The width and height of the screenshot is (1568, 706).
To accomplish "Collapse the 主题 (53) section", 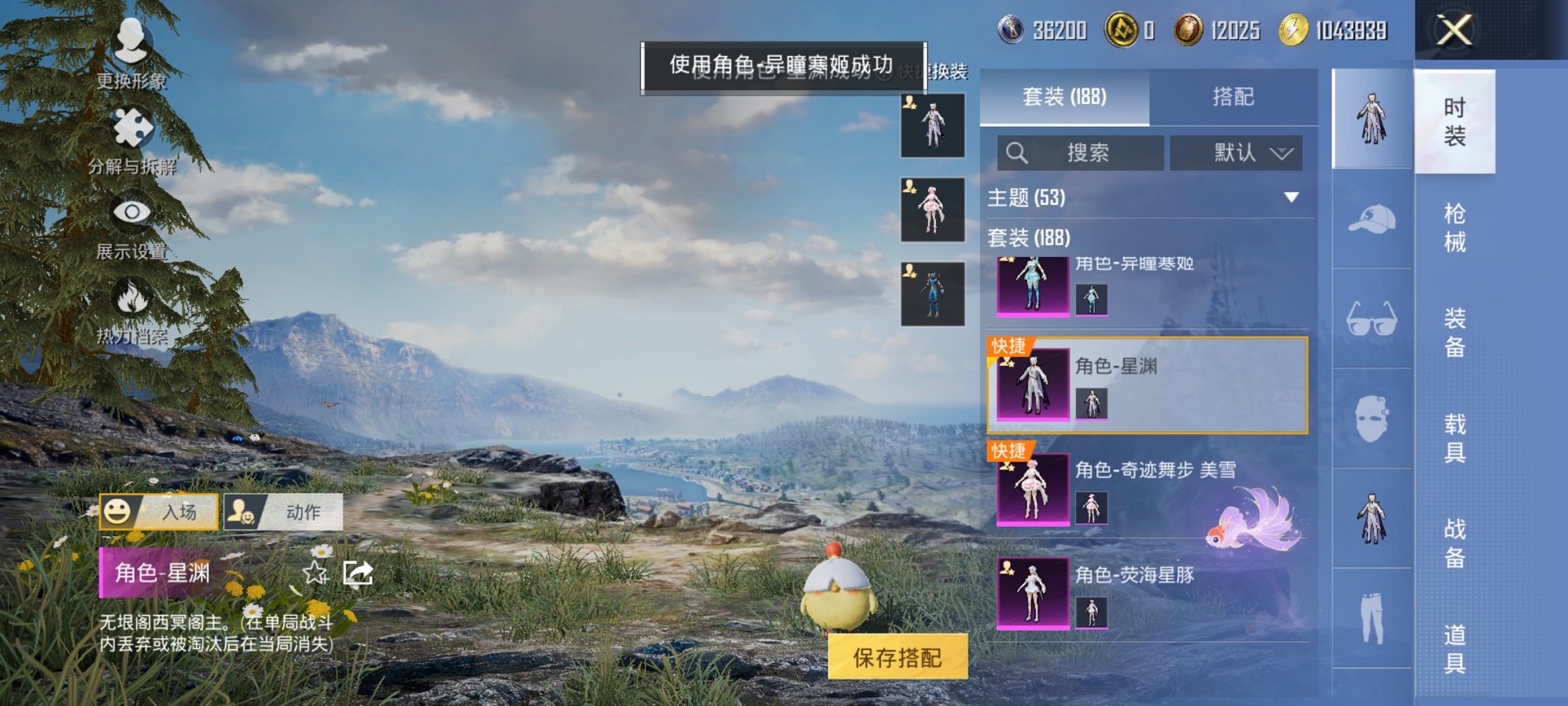I will tap(1291, 196).
